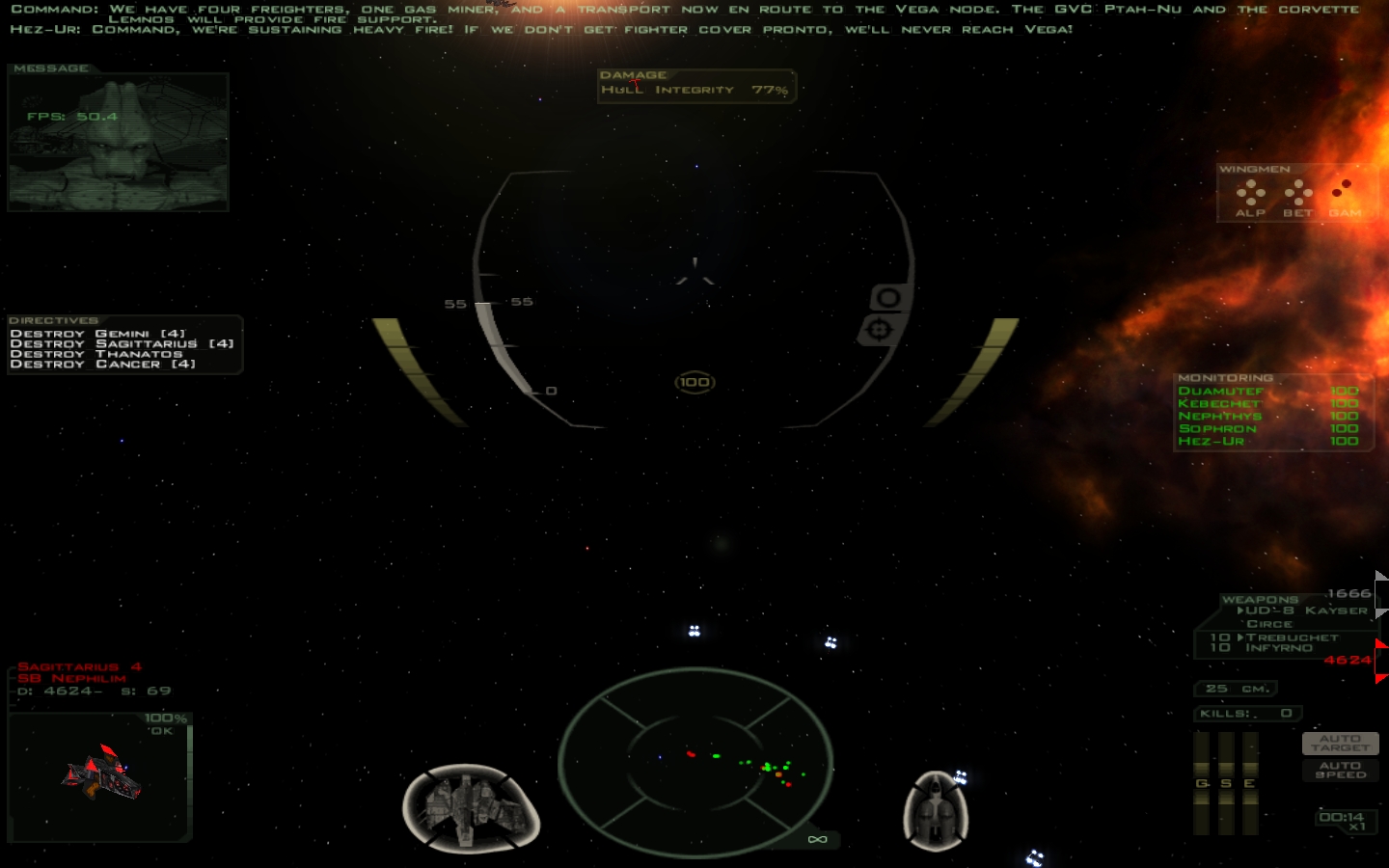
Task: Select the Destroy Sagittarius directive
Action: pyautogui.click(x=122, y=343)
